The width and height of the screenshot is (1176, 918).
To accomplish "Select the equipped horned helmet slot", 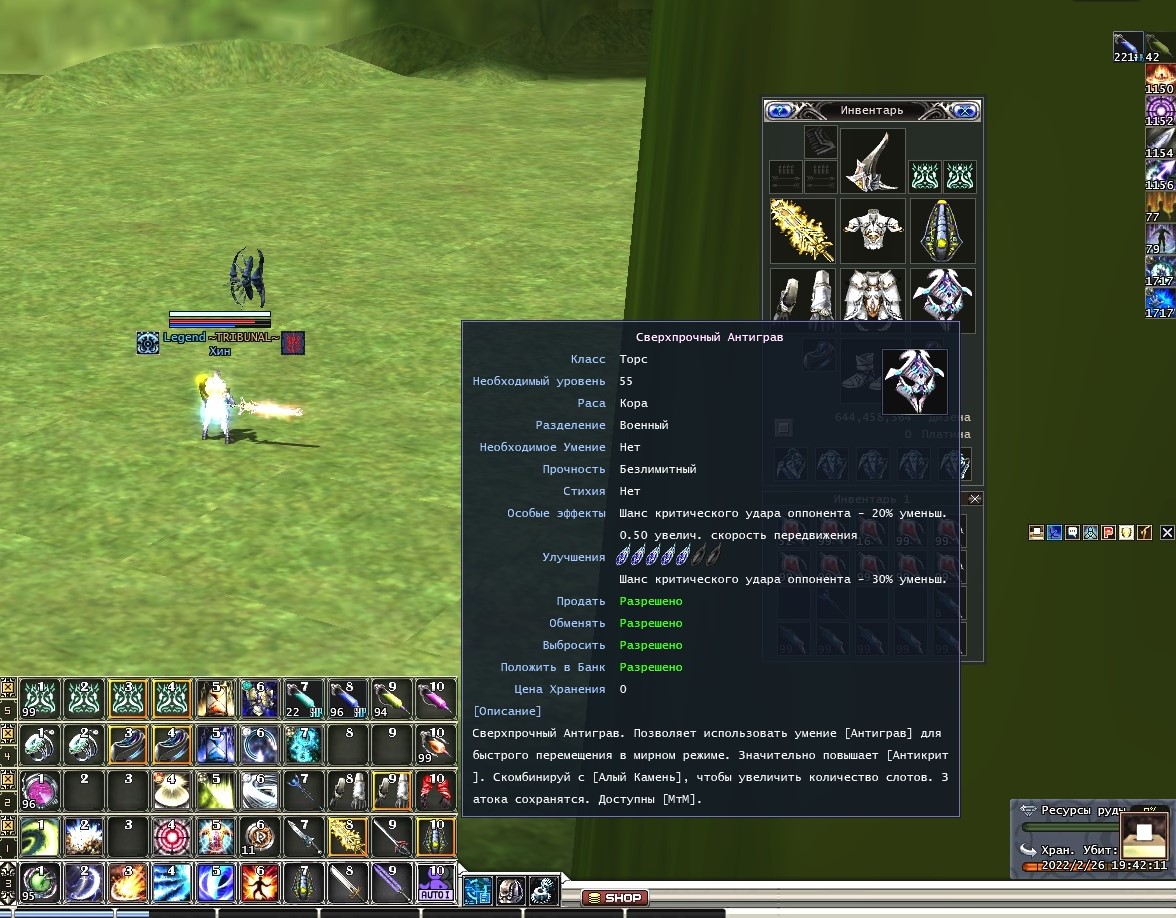I will click(872, 160).
